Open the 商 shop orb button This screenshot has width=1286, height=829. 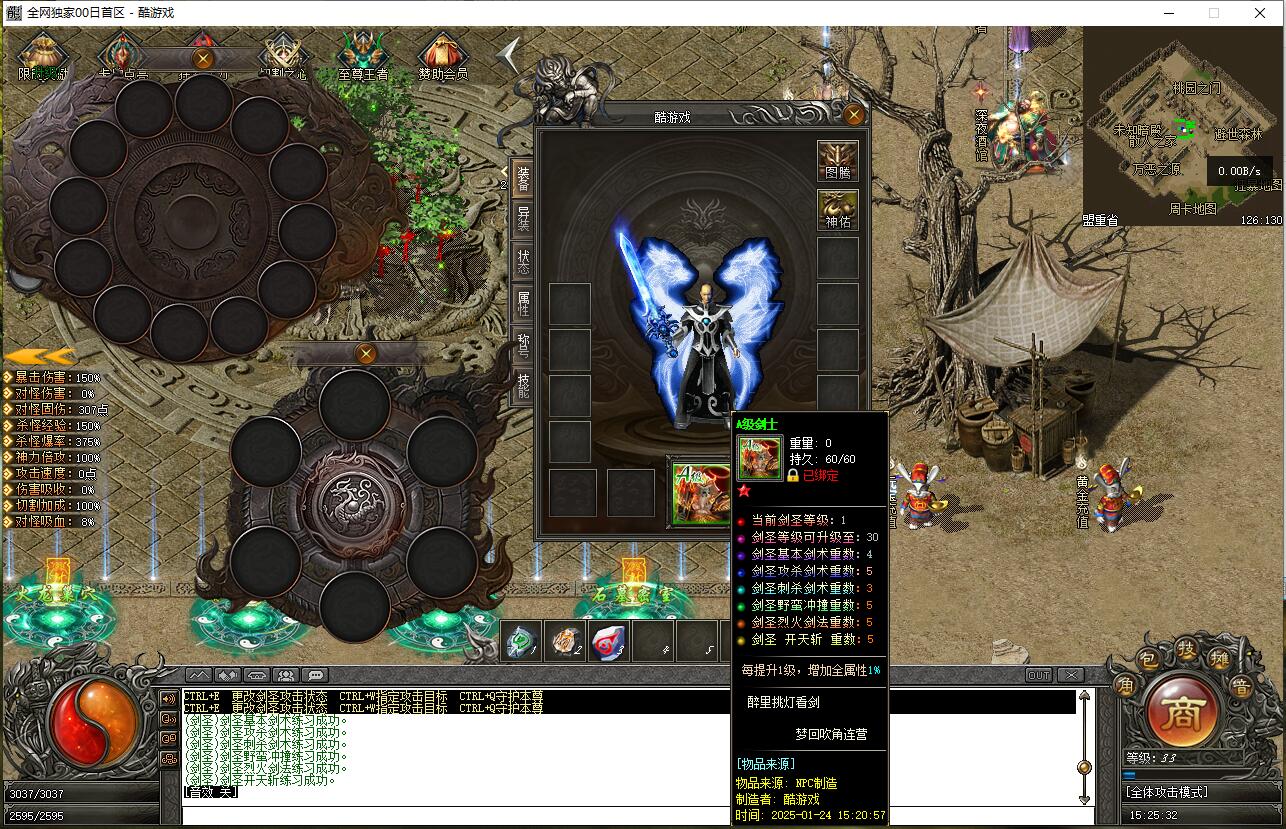pos(1182,711)
